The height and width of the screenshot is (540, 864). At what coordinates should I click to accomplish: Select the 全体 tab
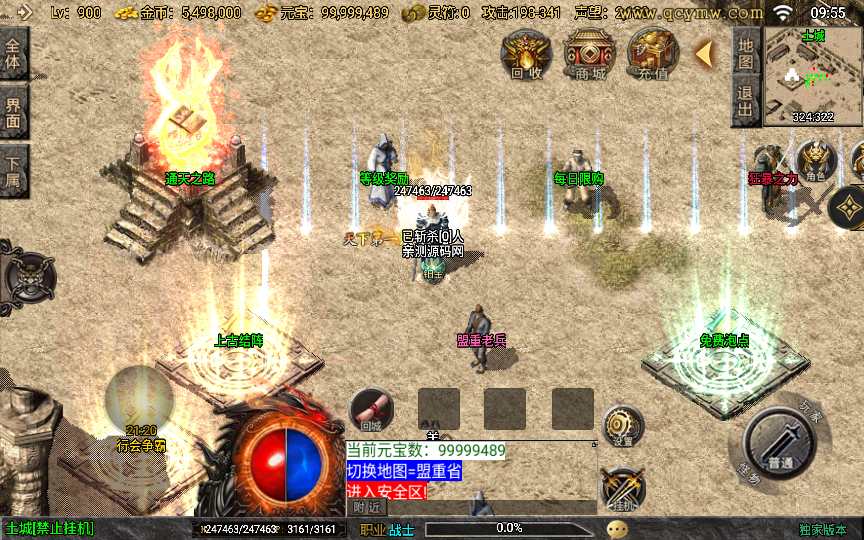[x=13, y=52]
